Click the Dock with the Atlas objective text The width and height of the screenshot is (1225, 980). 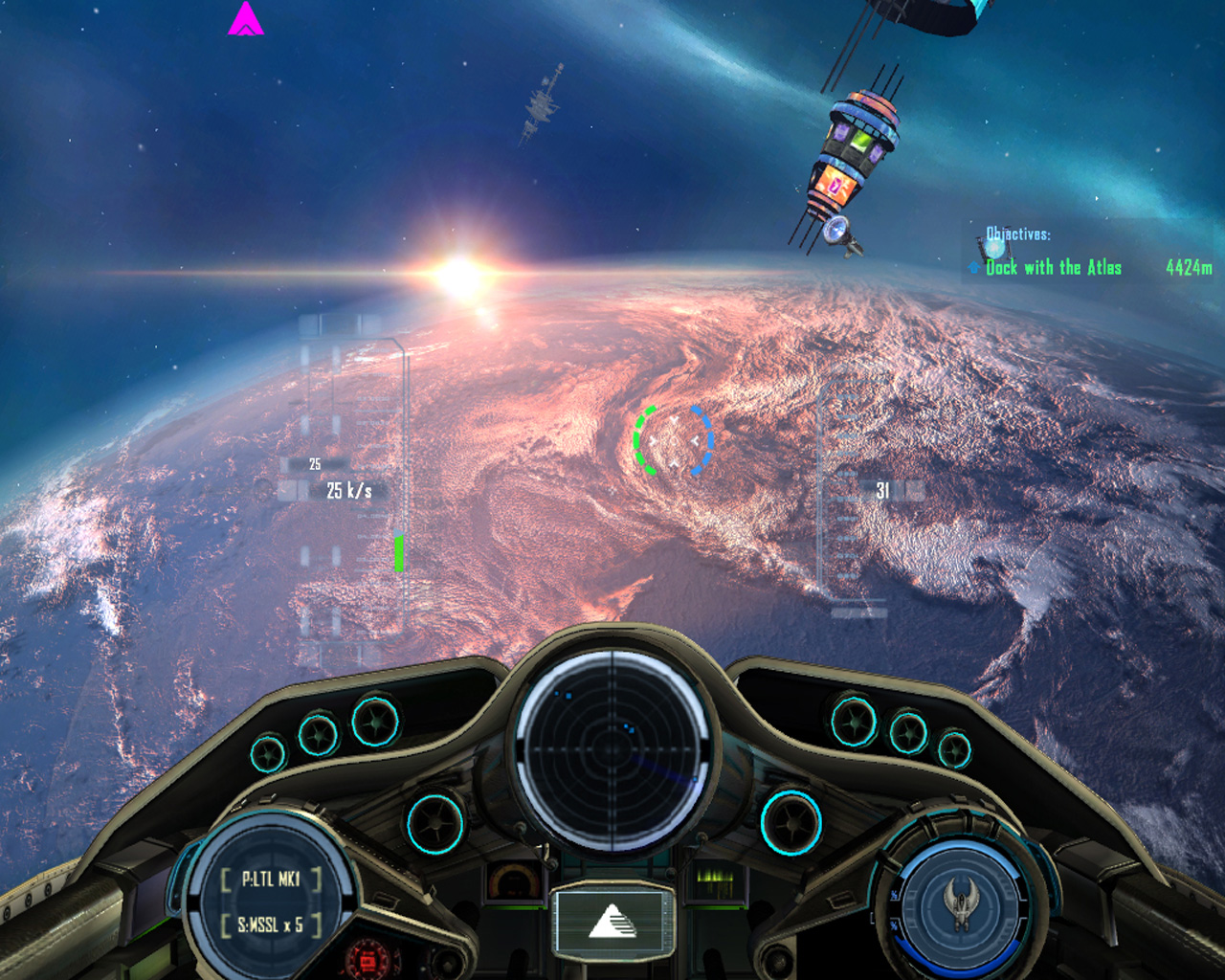click(x=1054, y=268)
